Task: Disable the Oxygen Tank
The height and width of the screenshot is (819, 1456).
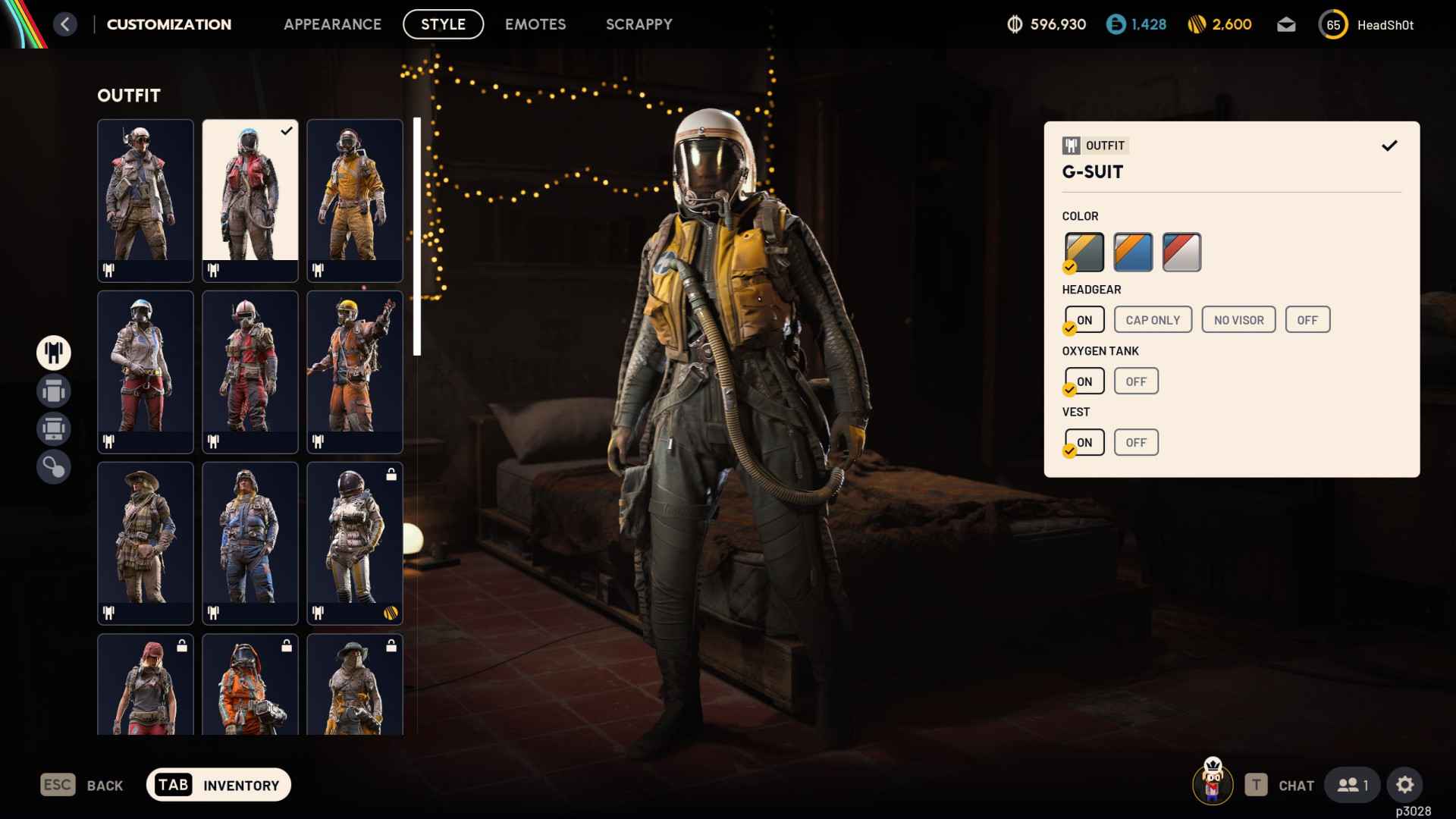Action: pos(1135,381)
